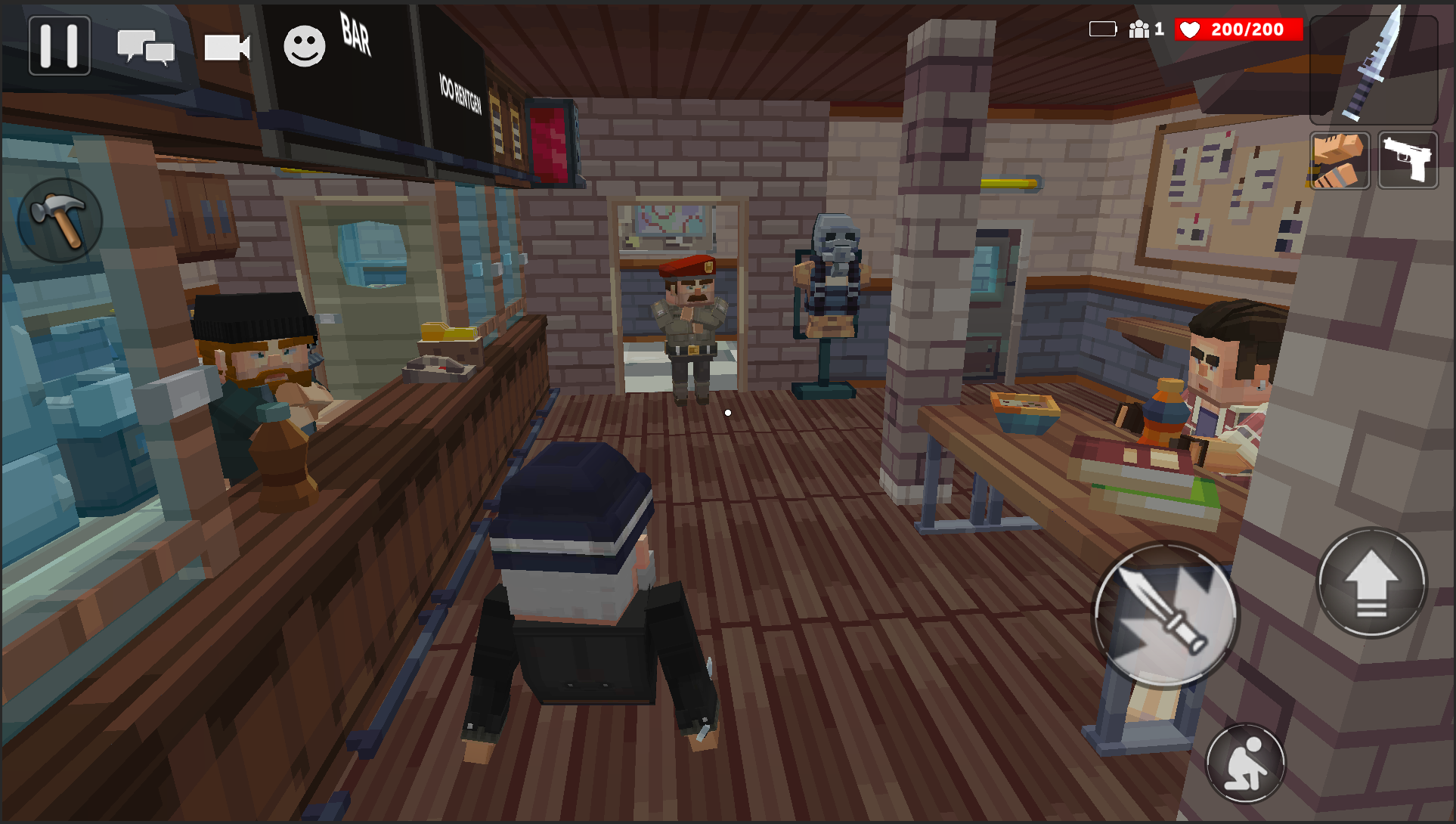Open the emoji smiley menu
Image resolution: width=1456 pixels, height=824 pixels.
304,43
